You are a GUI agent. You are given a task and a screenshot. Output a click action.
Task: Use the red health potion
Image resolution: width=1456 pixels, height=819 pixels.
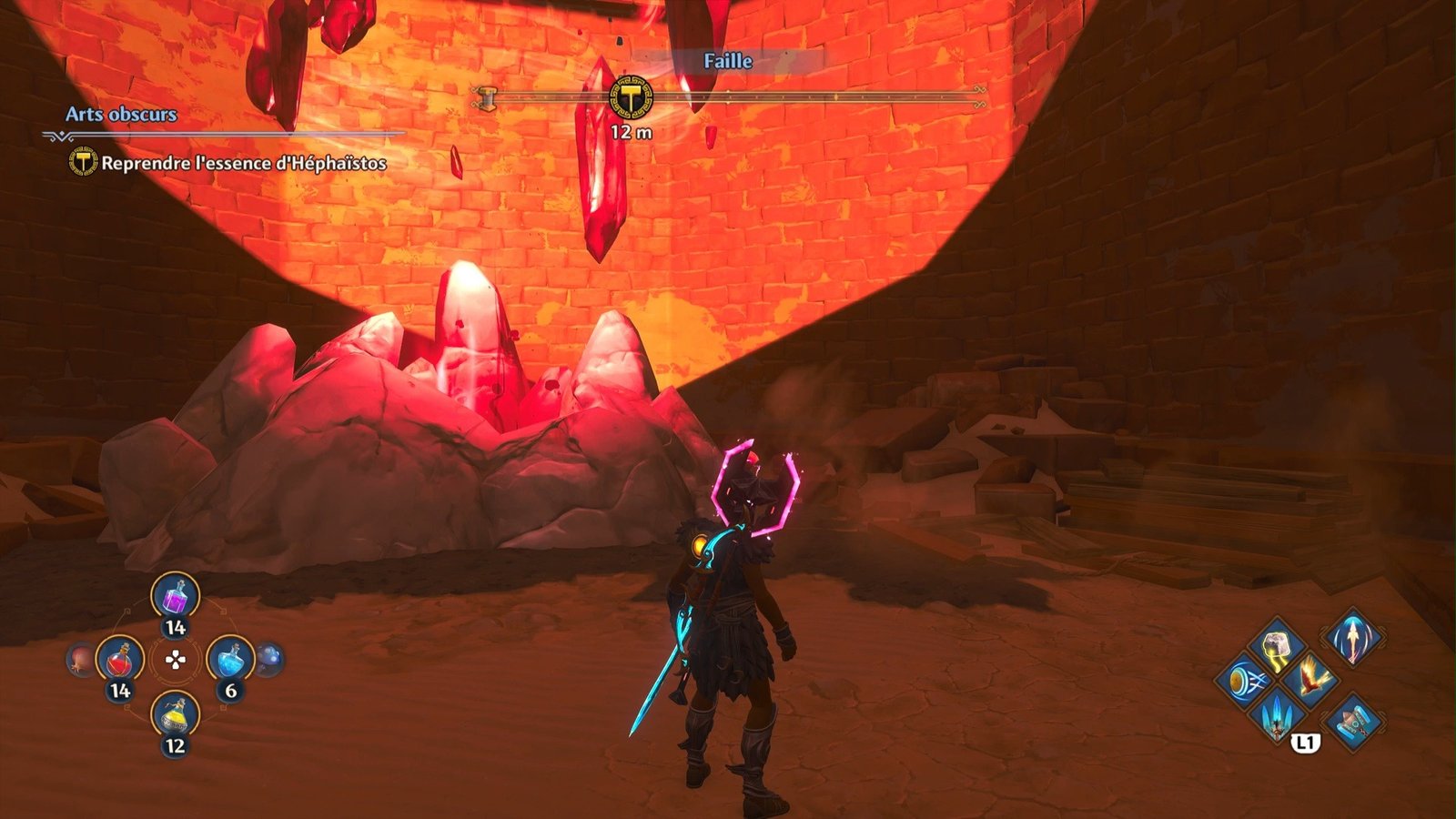click(x=120, y=660)
